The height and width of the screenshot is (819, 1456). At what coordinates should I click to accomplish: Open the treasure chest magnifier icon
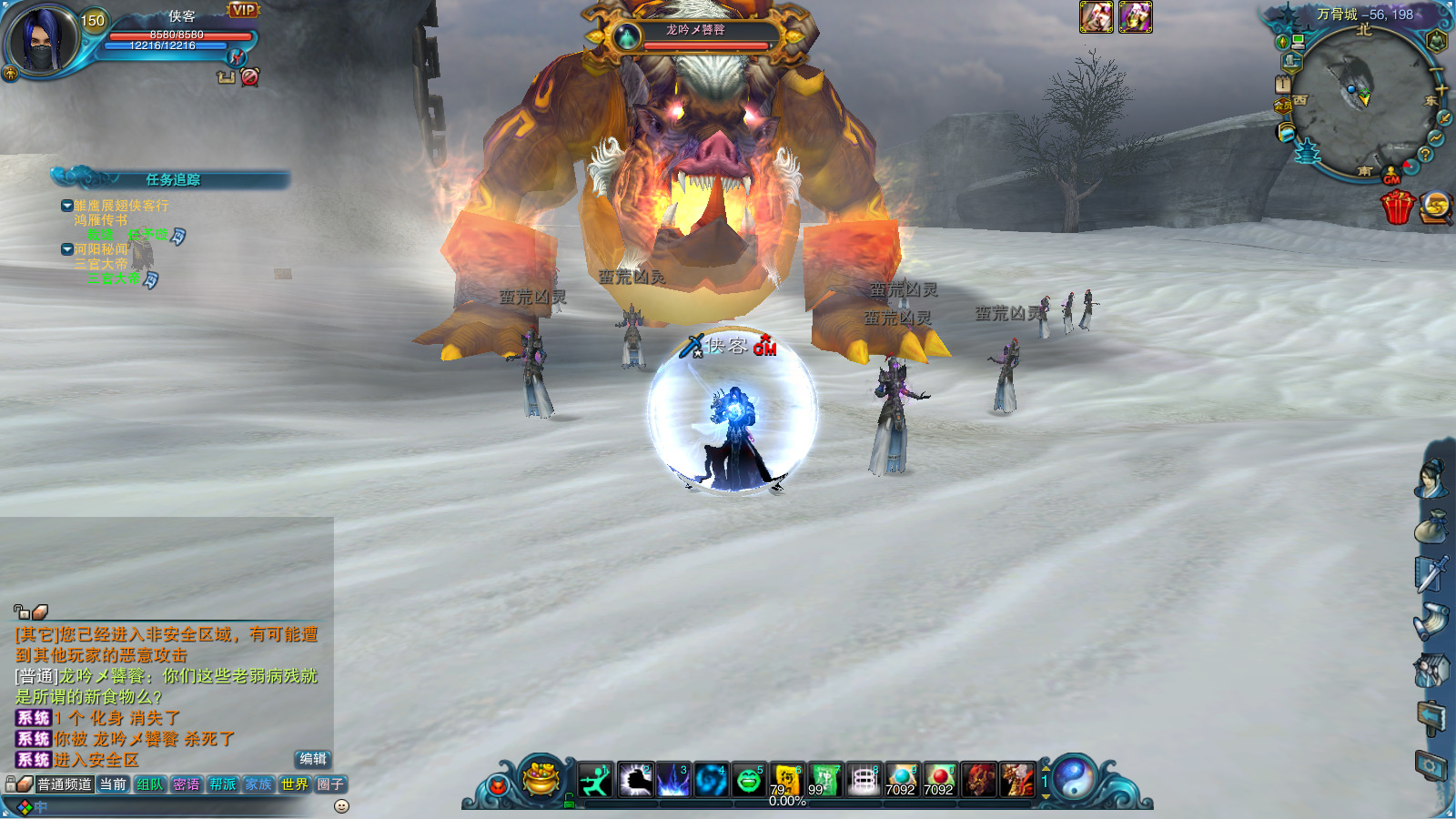(x=1436, y=207)
